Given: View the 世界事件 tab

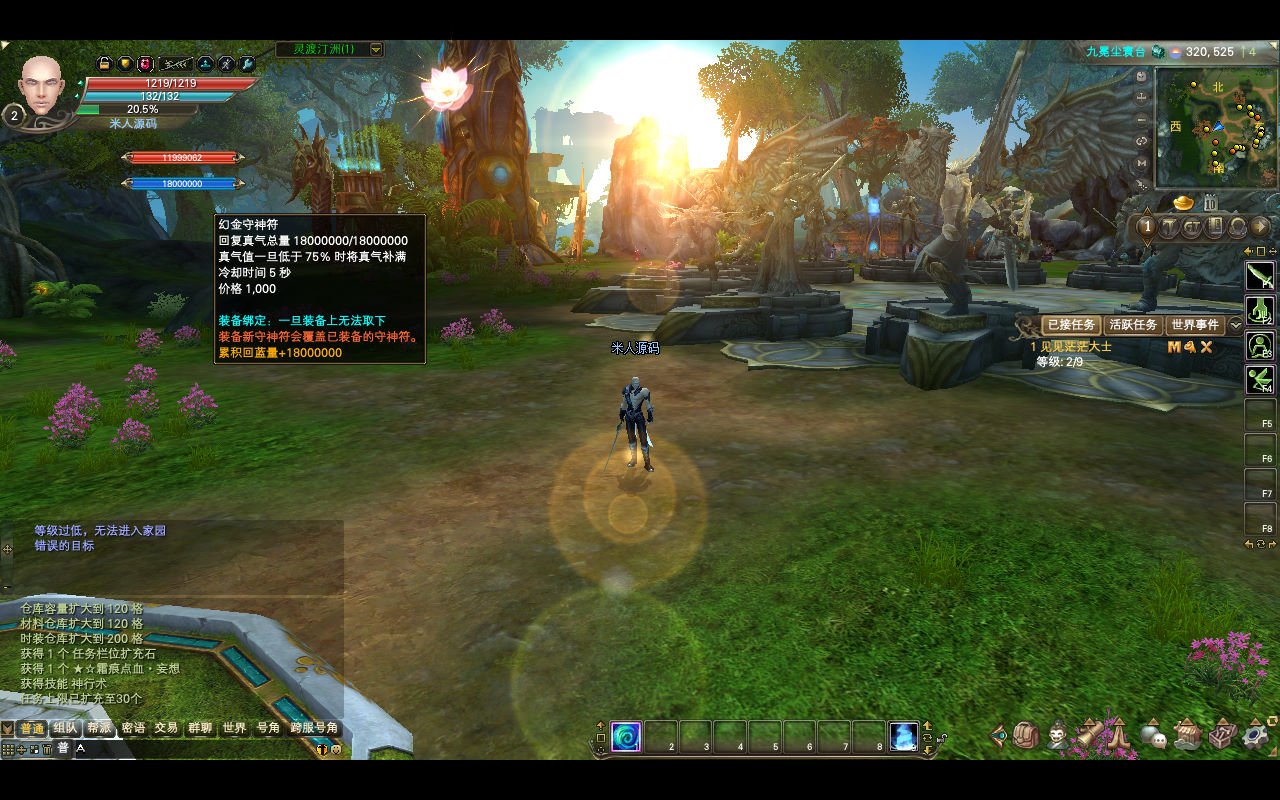Looking at the screenshot, I should pos(1195,325).
